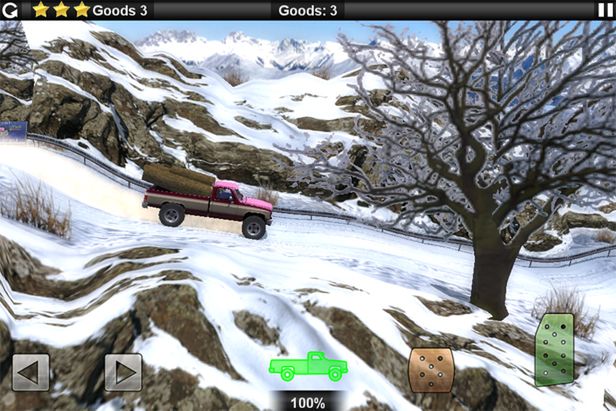The width and height of the screenshot is (616, 411).
Task: Tap the right arrow tilt button
Action: 123,372
